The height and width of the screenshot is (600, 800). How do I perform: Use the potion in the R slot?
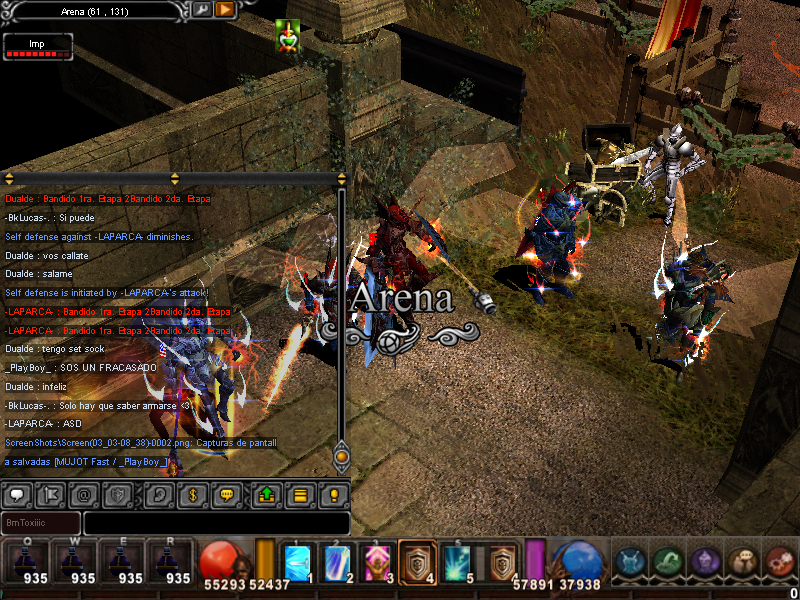168,562
